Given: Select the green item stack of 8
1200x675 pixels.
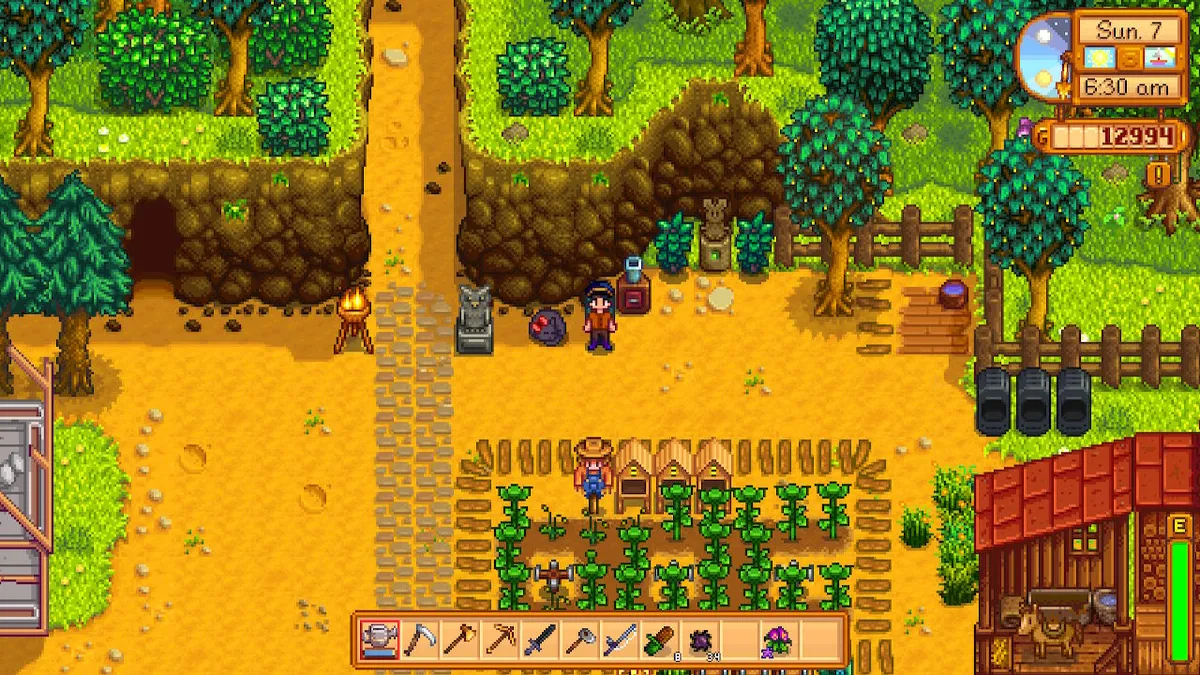Looking at the screenshot, I should pyautogui.click(x=659, y=639).
